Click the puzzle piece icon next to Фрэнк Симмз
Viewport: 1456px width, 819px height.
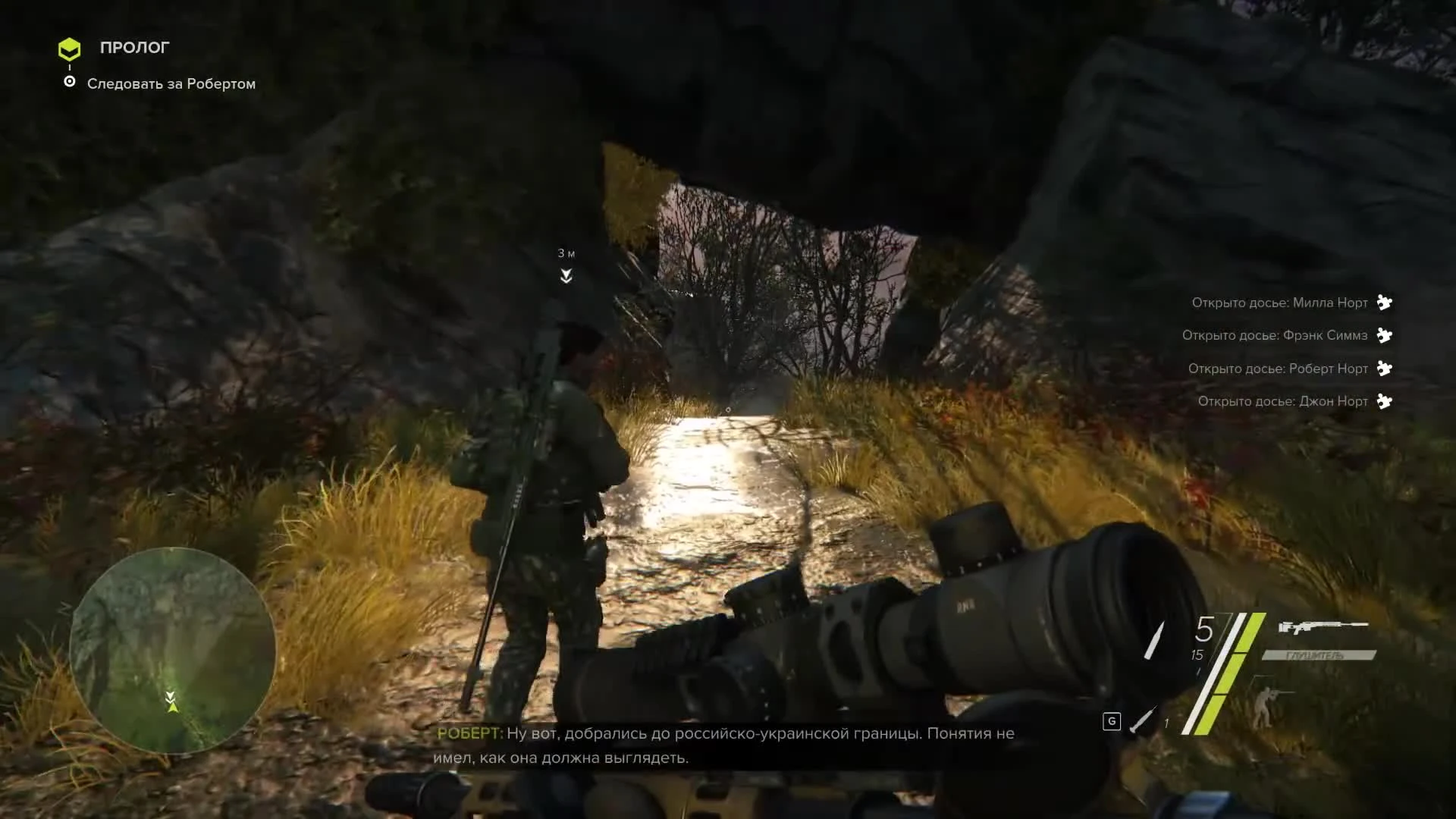(x=1385, y=336)
